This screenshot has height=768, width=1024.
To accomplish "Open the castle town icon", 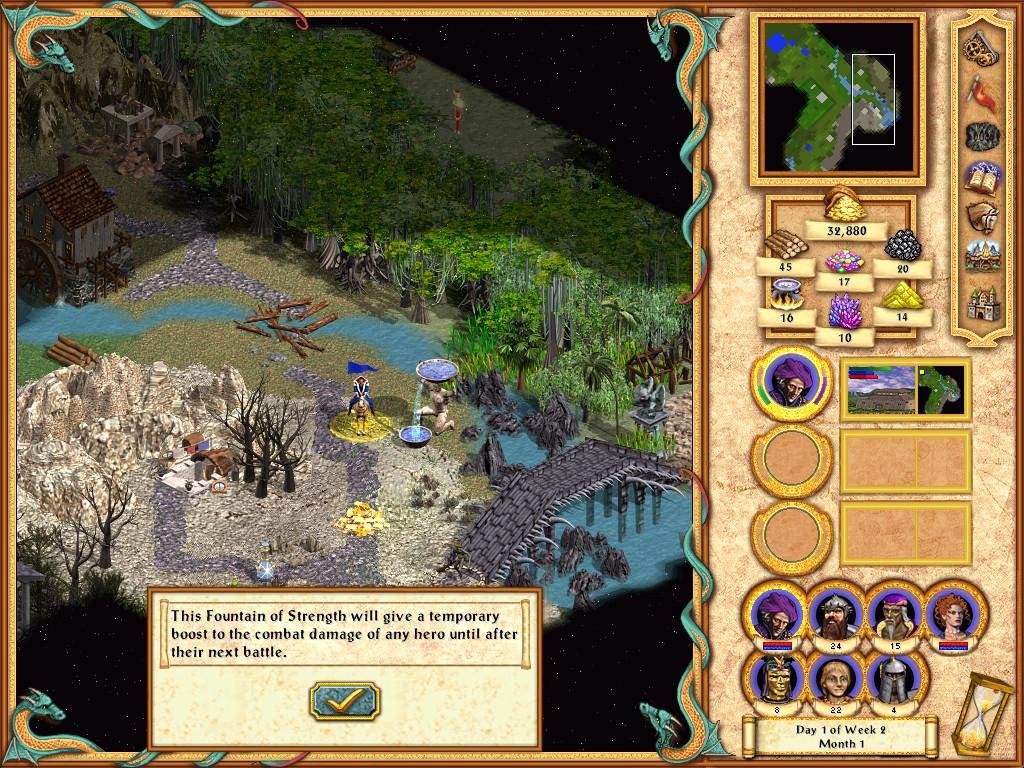I will [x=979, y=301].
